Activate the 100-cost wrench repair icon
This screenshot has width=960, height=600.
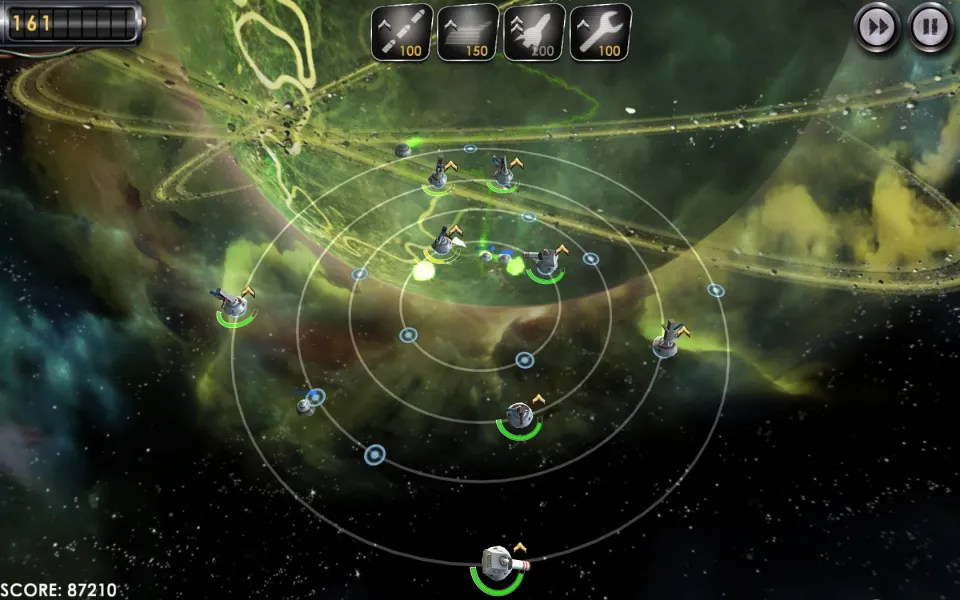point(600,32)
